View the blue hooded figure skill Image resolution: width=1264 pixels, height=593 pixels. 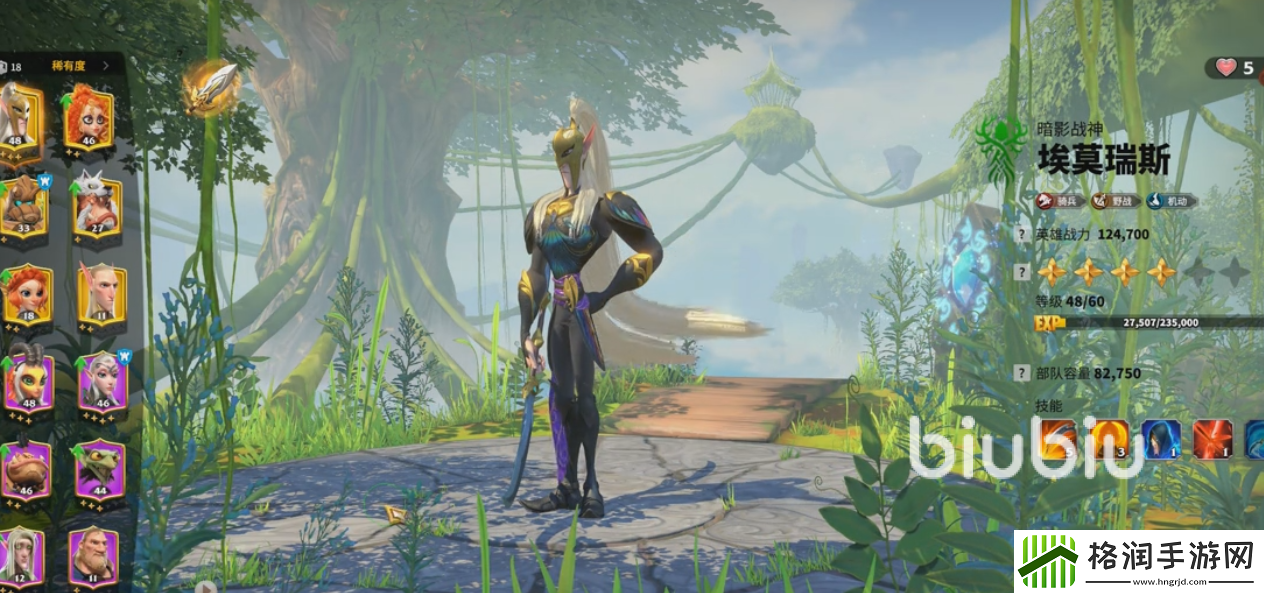(x=1161, y=440)
